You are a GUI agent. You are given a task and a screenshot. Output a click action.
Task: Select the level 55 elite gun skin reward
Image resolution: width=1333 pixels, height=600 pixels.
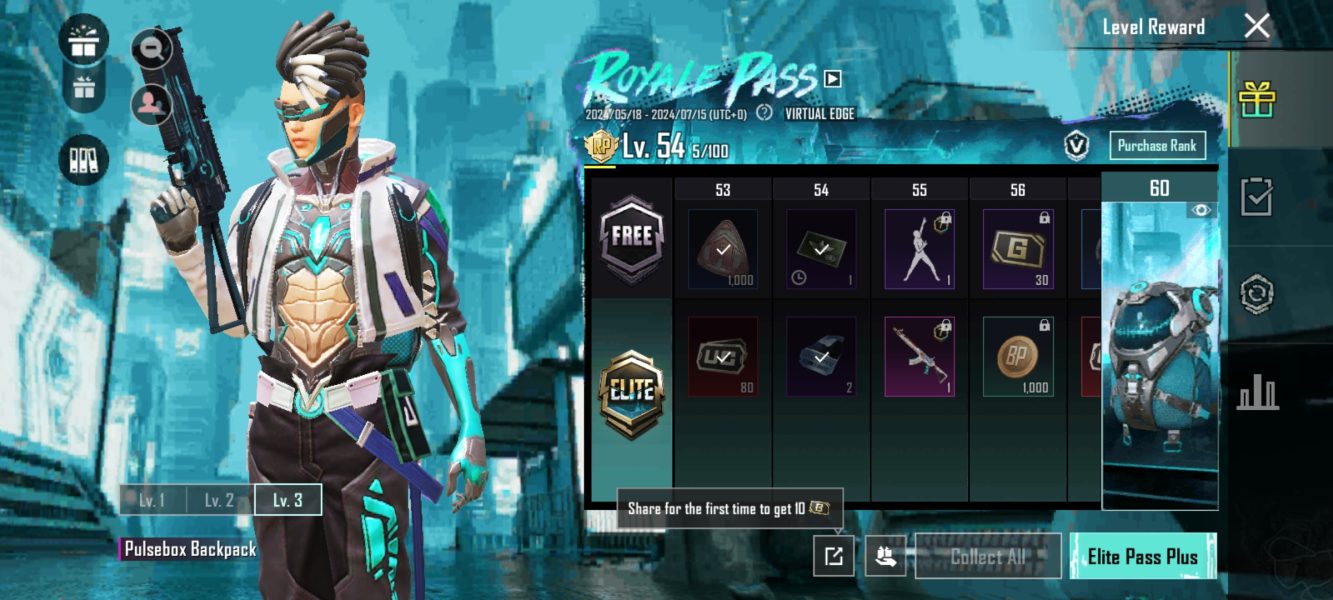point(919,356)
